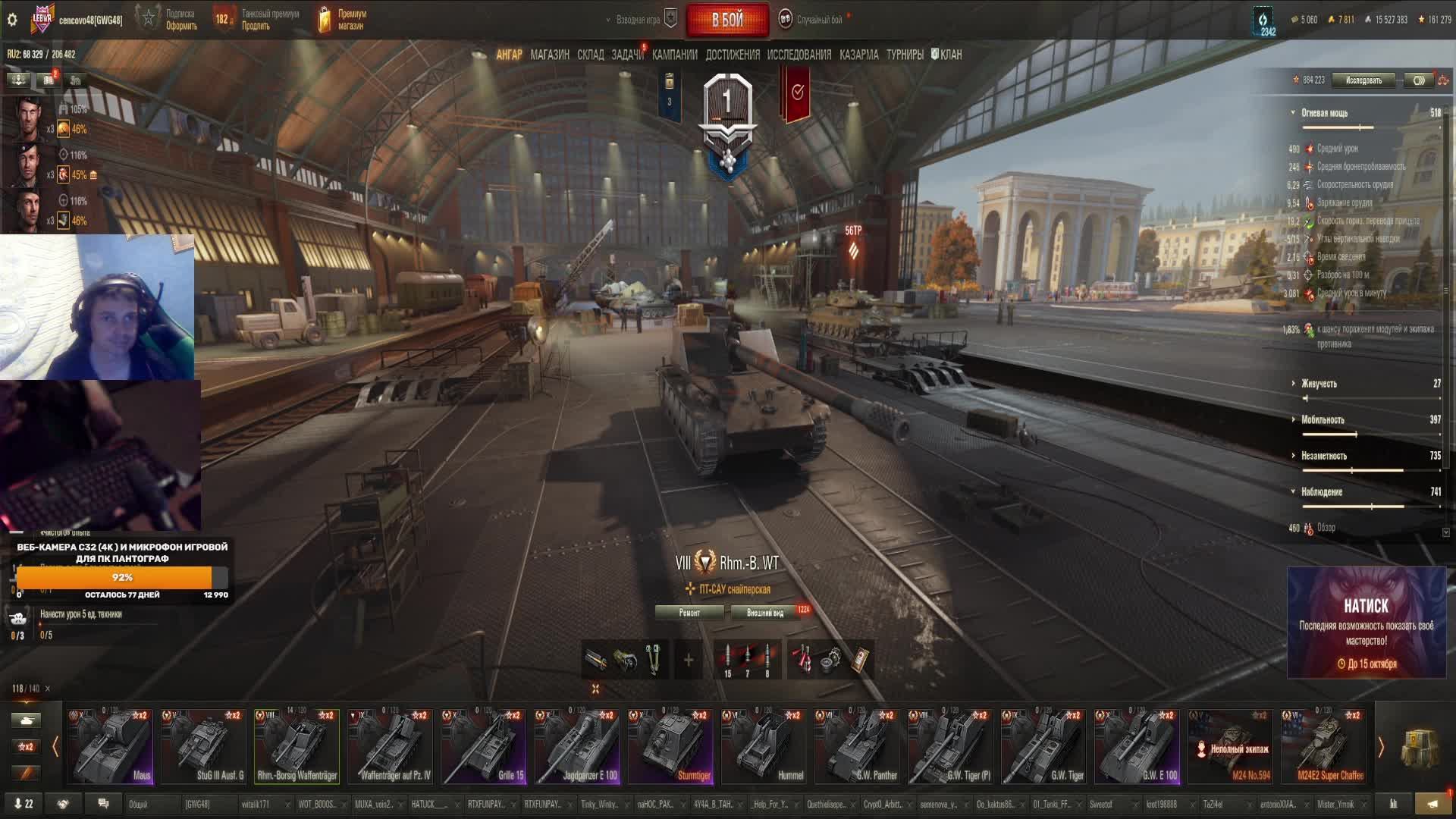1456x819 pixels.
Task: Open the МАГАЗИН shop tab
Action: click(x=550, y=55)
